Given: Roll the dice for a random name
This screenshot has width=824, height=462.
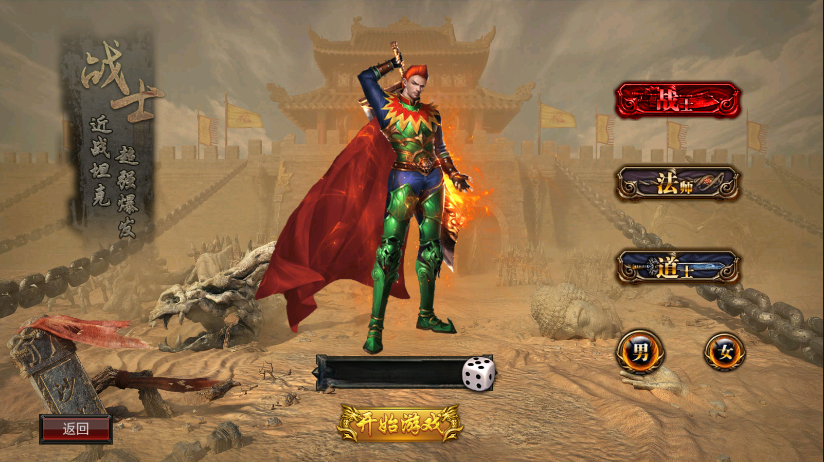Looking at the screenshot, I should click(x=478, y=373).
